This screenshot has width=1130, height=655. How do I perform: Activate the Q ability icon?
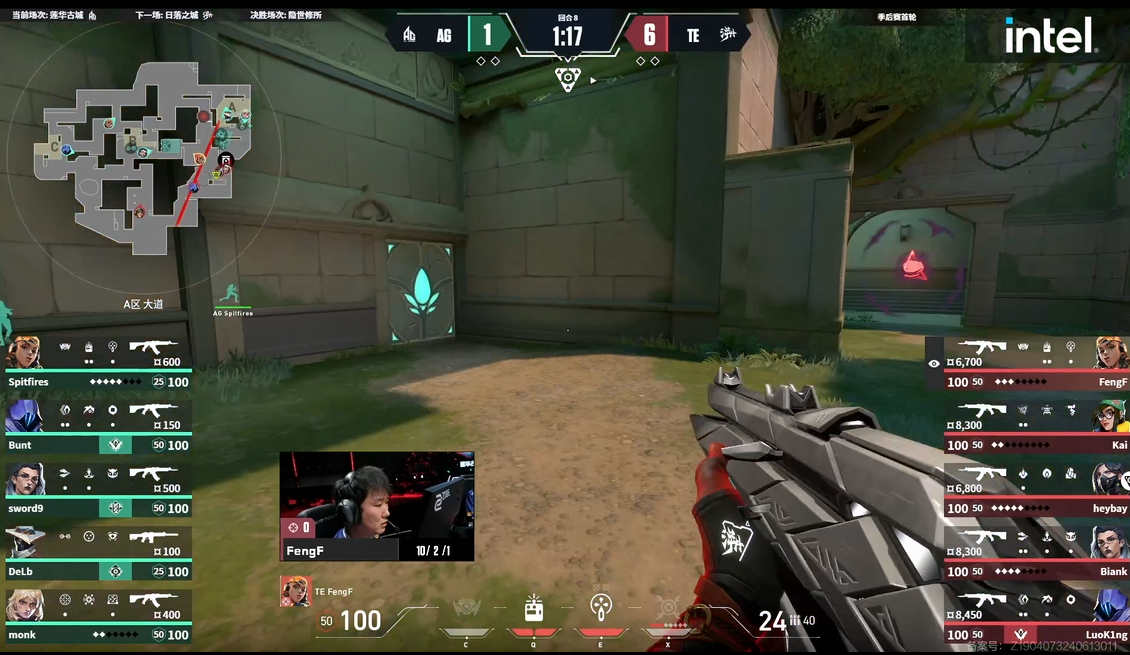pyautogui.click(x=534, y=609)
